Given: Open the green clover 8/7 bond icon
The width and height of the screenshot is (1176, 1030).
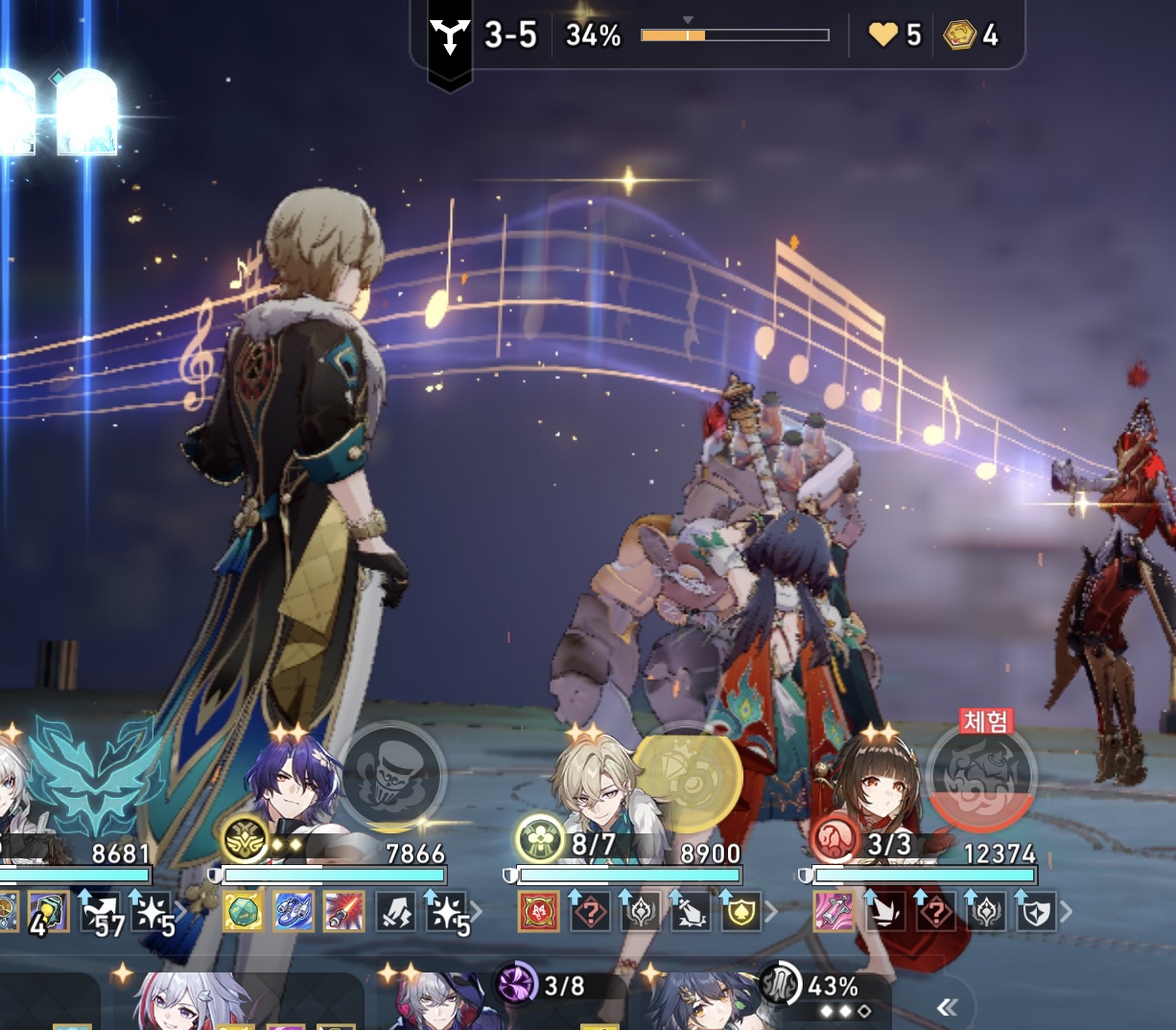Looking at the screenshot, I should 540,840.
